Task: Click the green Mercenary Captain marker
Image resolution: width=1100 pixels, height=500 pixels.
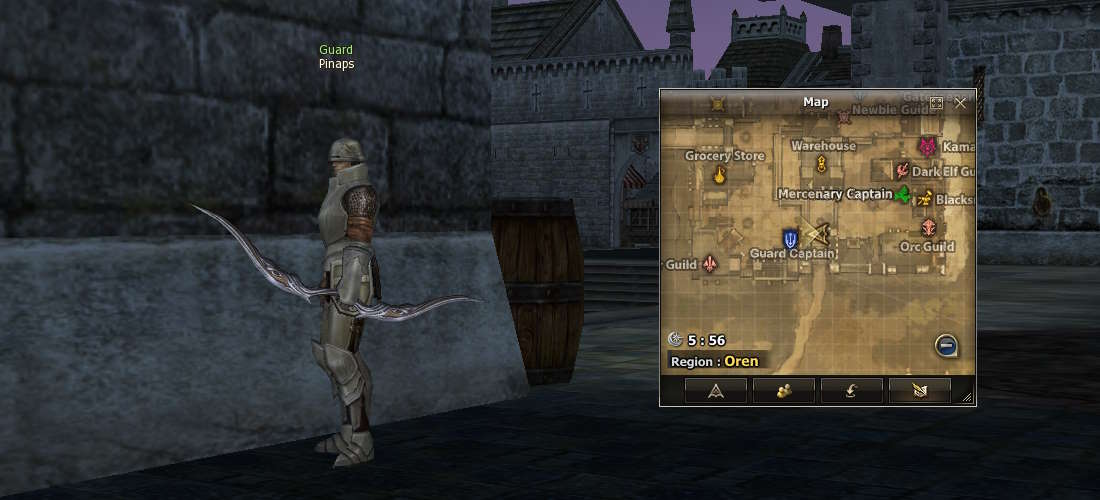Action: click(x=903, y=194)
